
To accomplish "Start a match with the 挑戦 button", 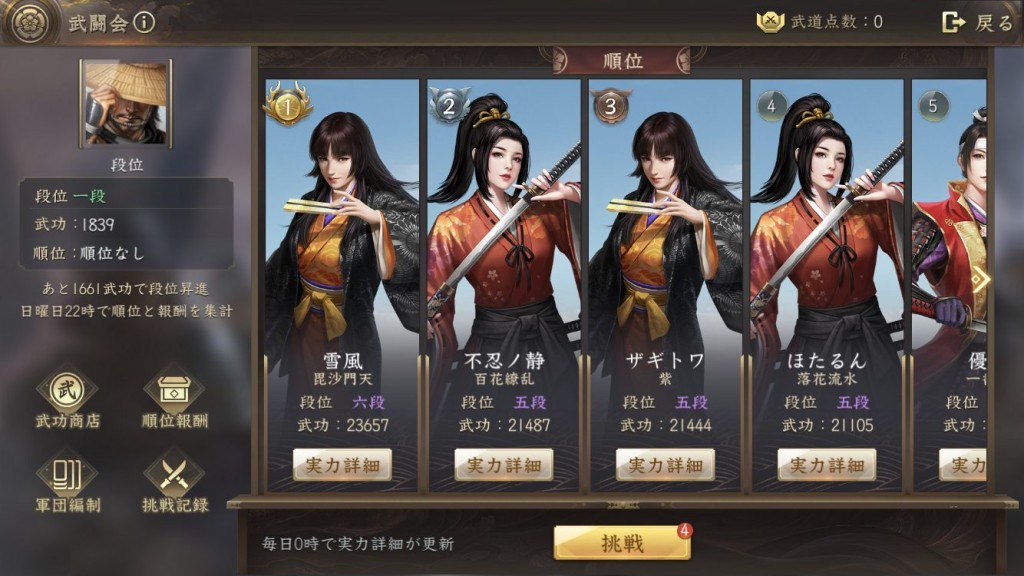I will [x=622, y=543].
